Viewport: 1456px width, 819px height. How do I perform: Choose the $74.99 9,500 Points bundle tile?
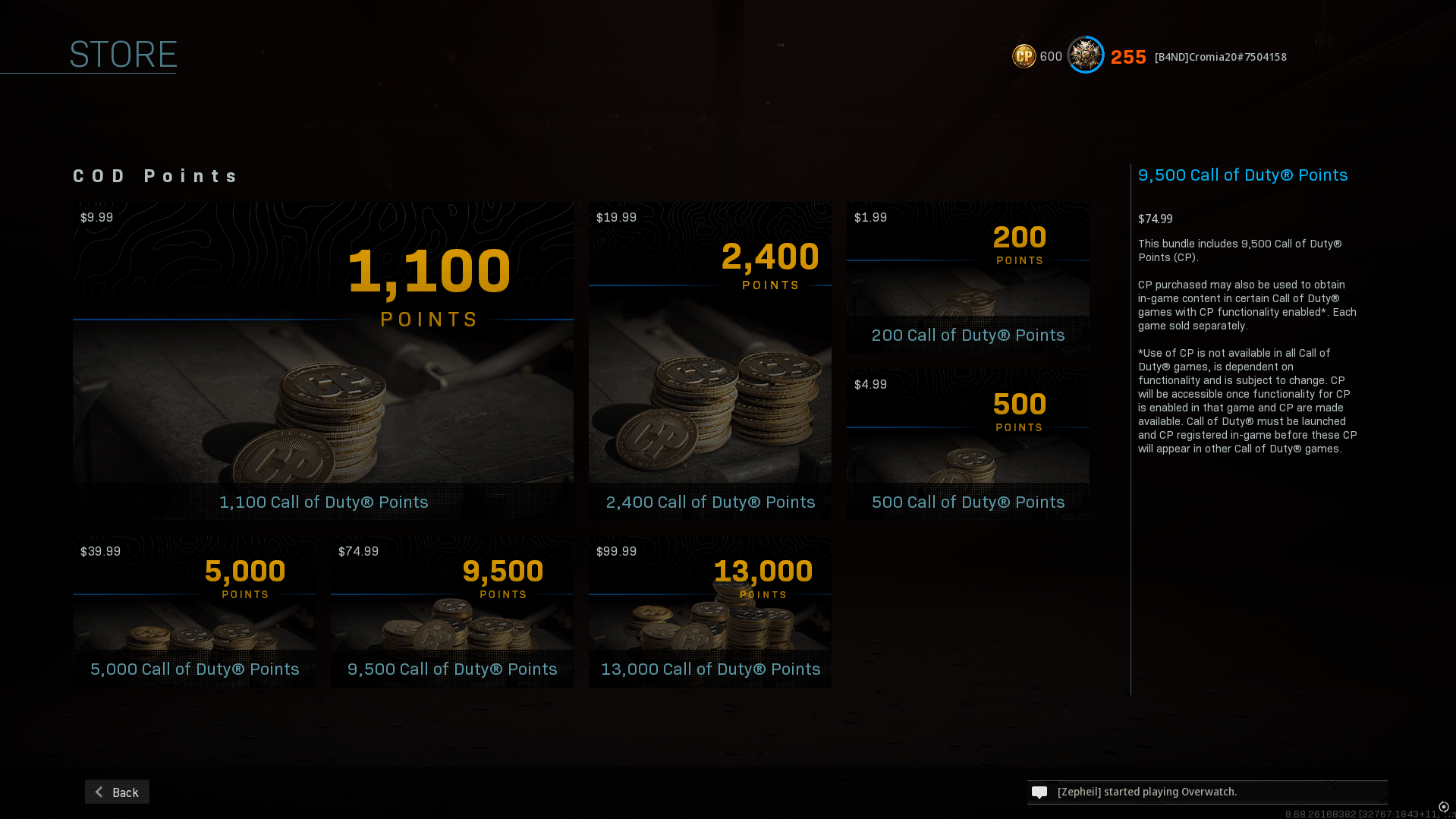451,611
